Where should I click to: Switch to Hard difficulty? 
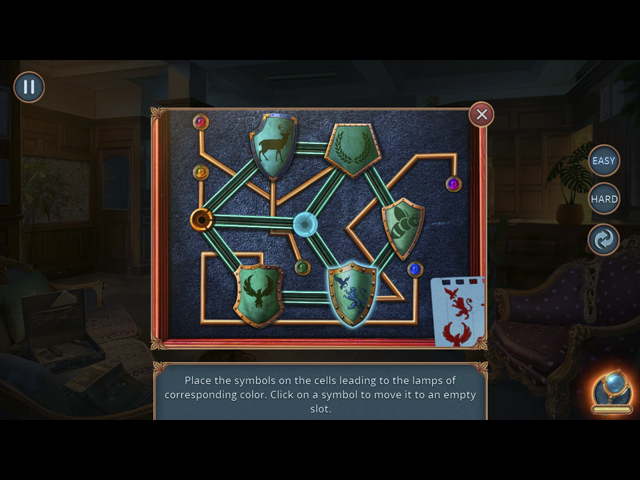point(603,199)
